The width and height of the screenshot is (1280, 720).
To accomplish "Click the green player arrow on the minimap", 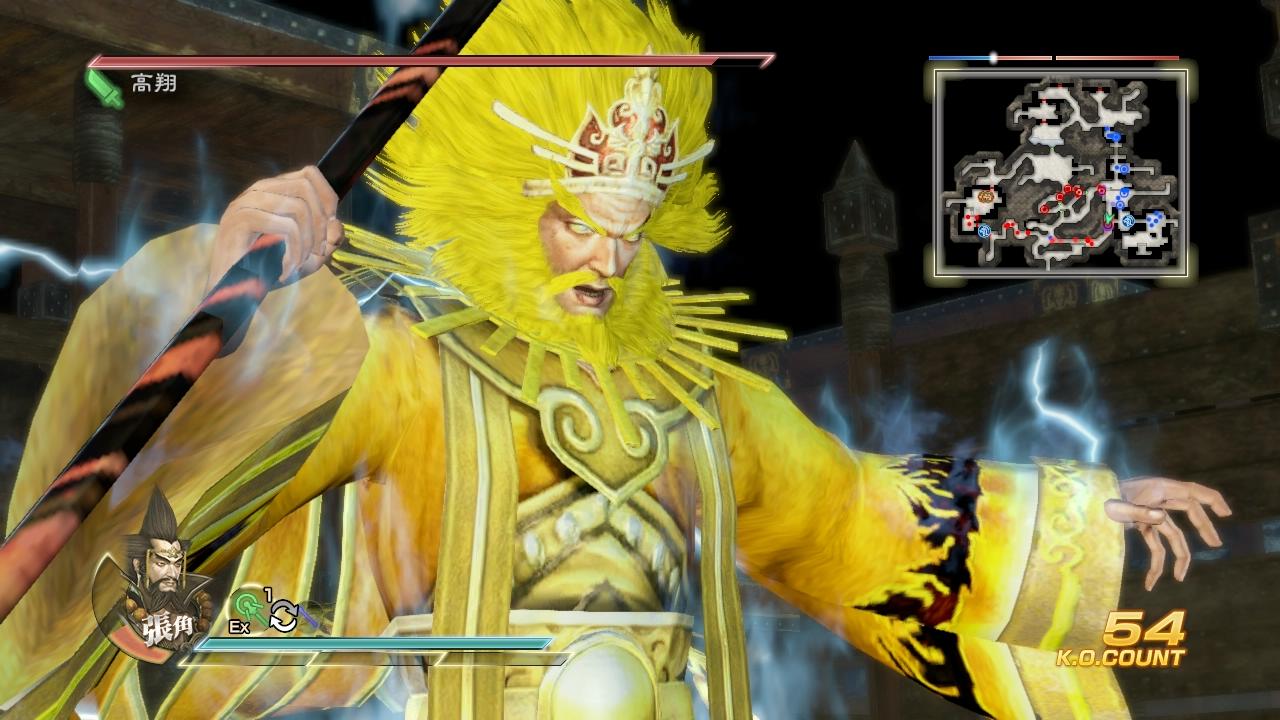I will tap(1108, 218).
